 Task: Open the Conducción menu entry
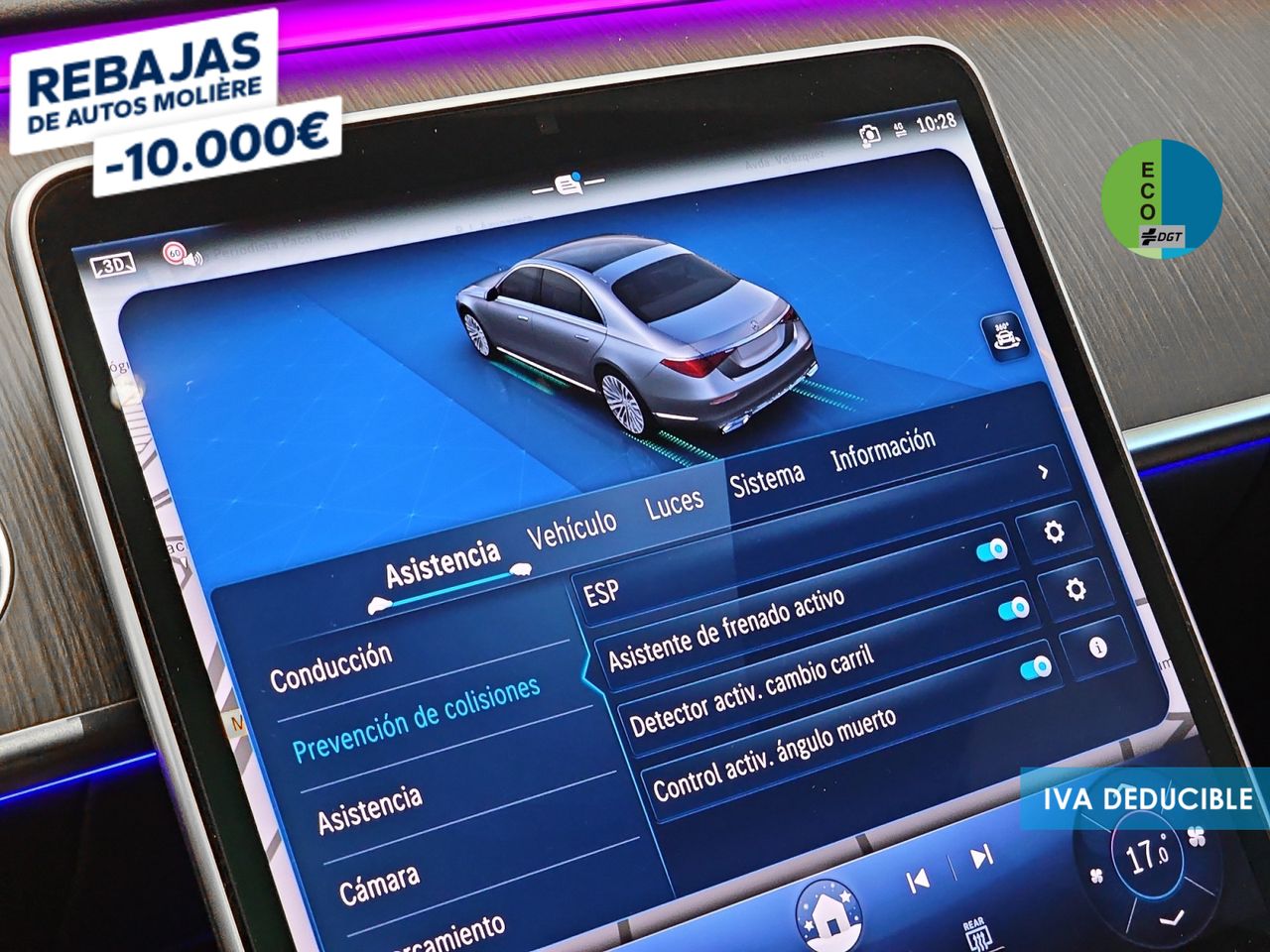pyautogui.click(x=331, y=667)
